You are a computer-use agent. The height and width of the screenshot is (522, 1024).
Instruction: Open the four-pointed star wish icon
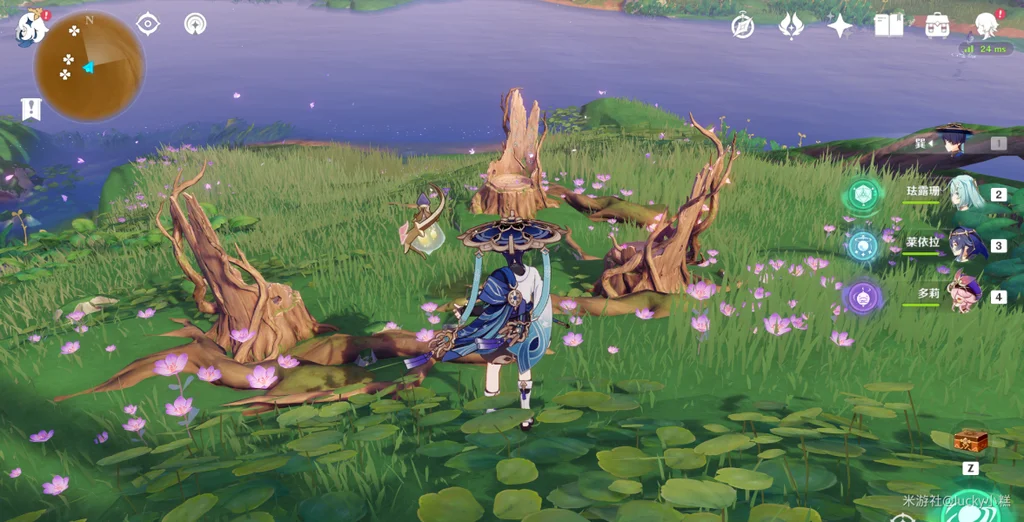pos(840,26)
